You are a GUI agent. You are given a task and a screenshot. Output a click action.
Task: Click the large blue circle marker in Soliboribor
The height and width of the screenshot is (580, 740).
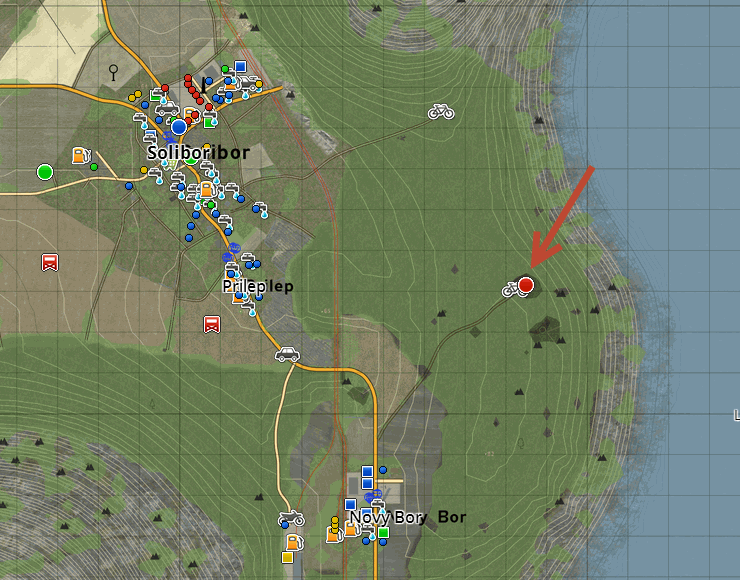click(x=179, y=127)
